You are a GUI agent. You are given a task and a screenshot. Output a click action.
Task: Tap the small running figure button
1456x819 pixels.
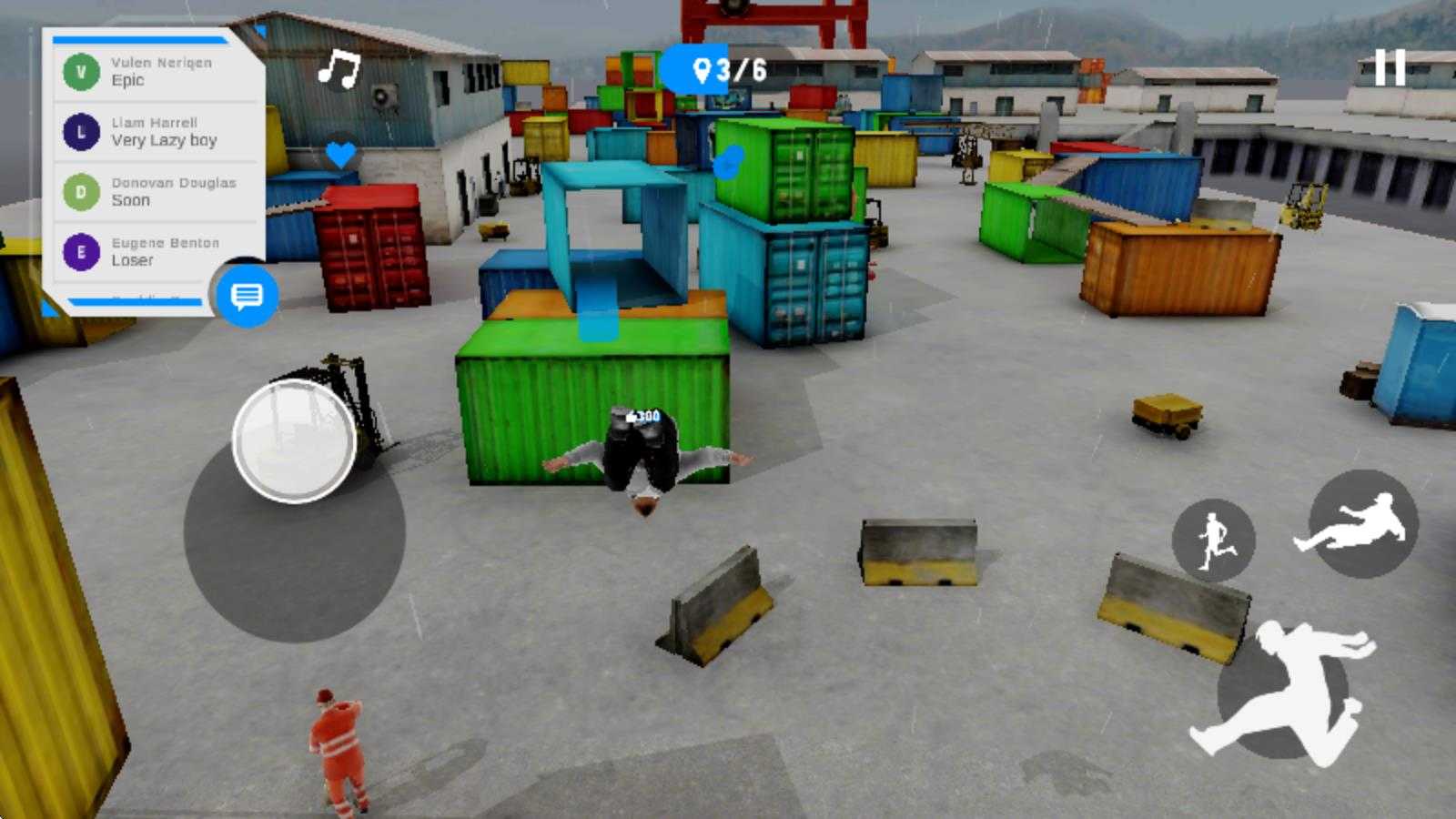1213,541
